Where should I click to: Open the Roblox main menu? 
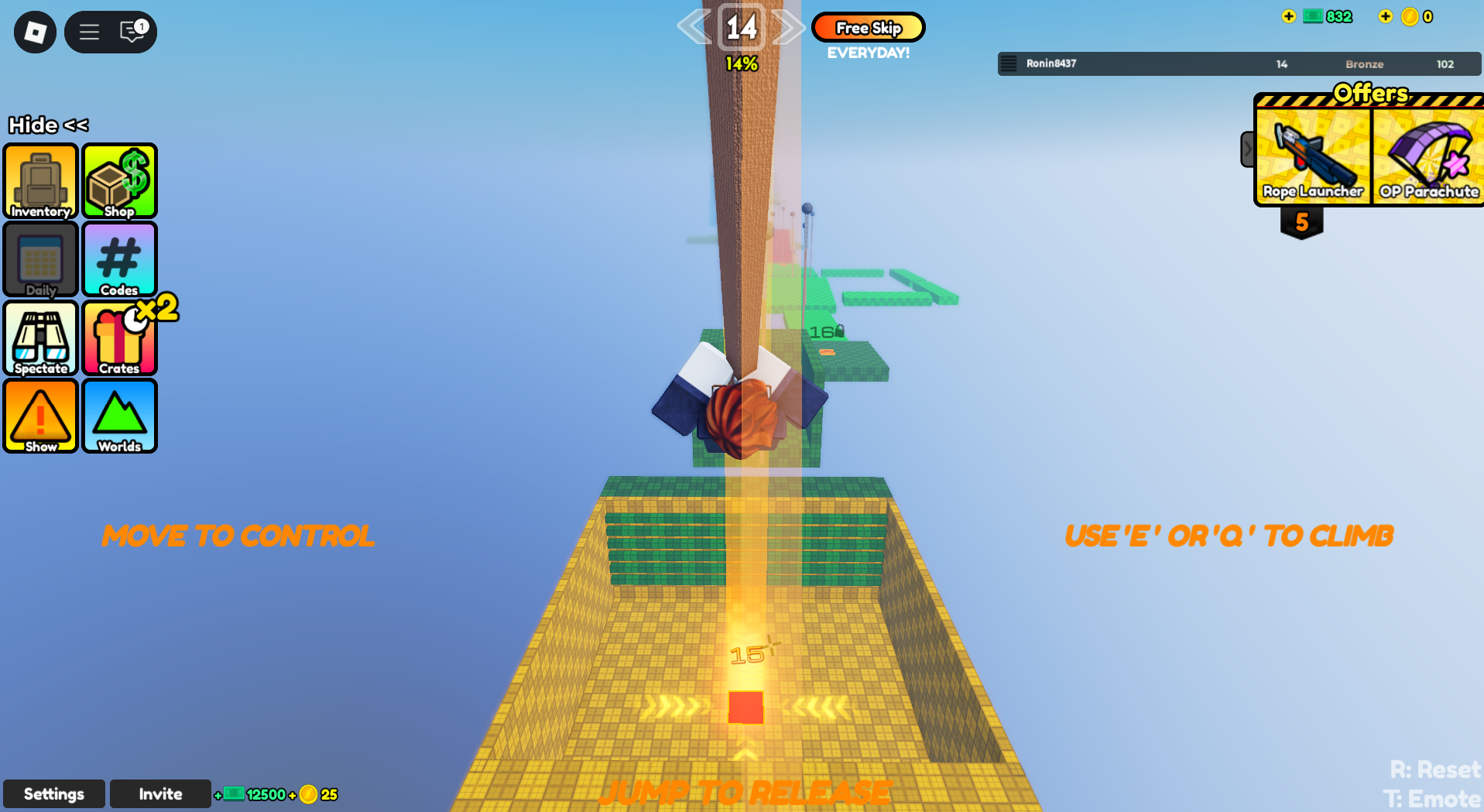click(x=35, y=32)
